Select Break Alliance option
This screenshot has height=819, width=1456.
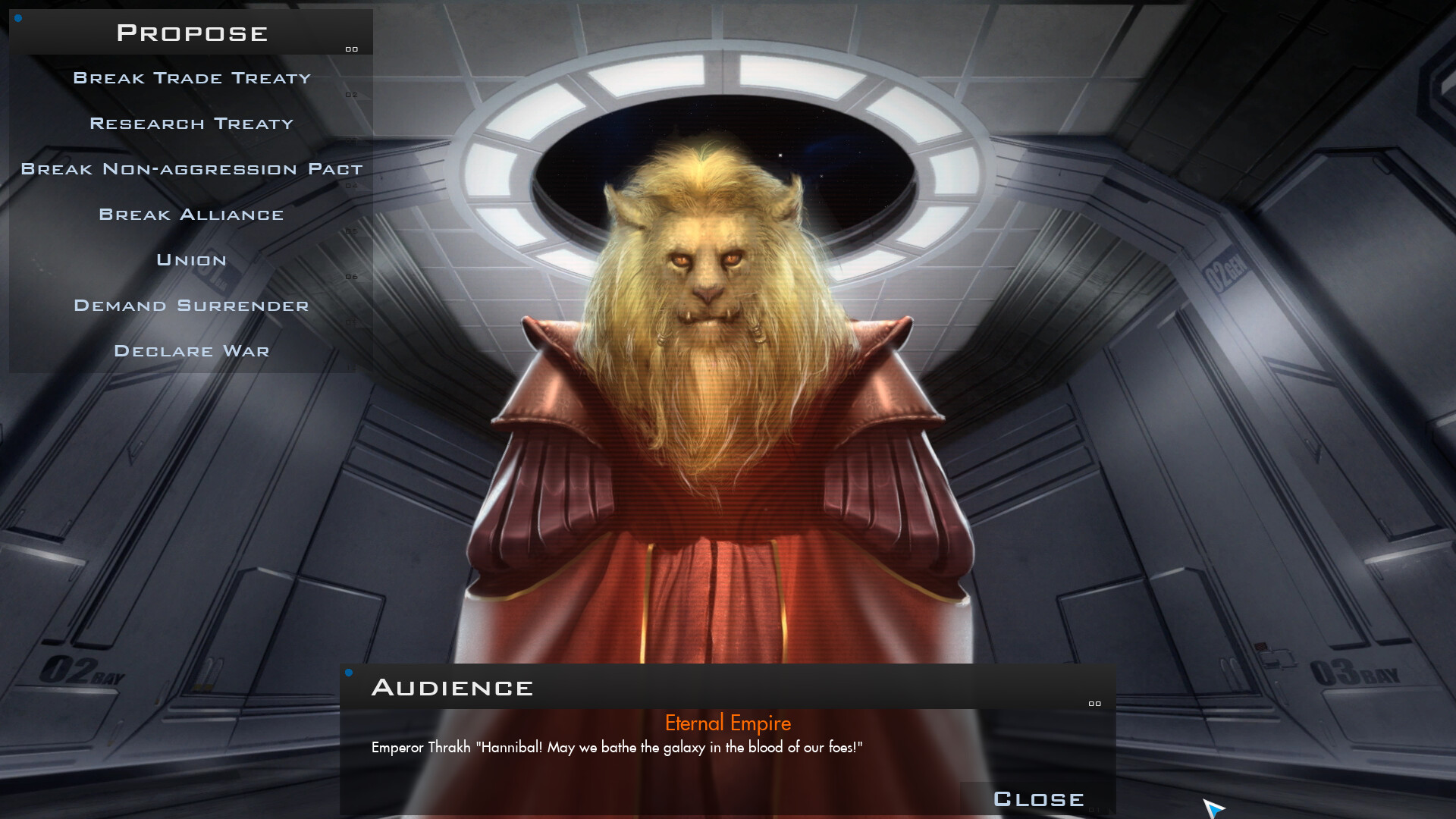(x=191, y=215)
